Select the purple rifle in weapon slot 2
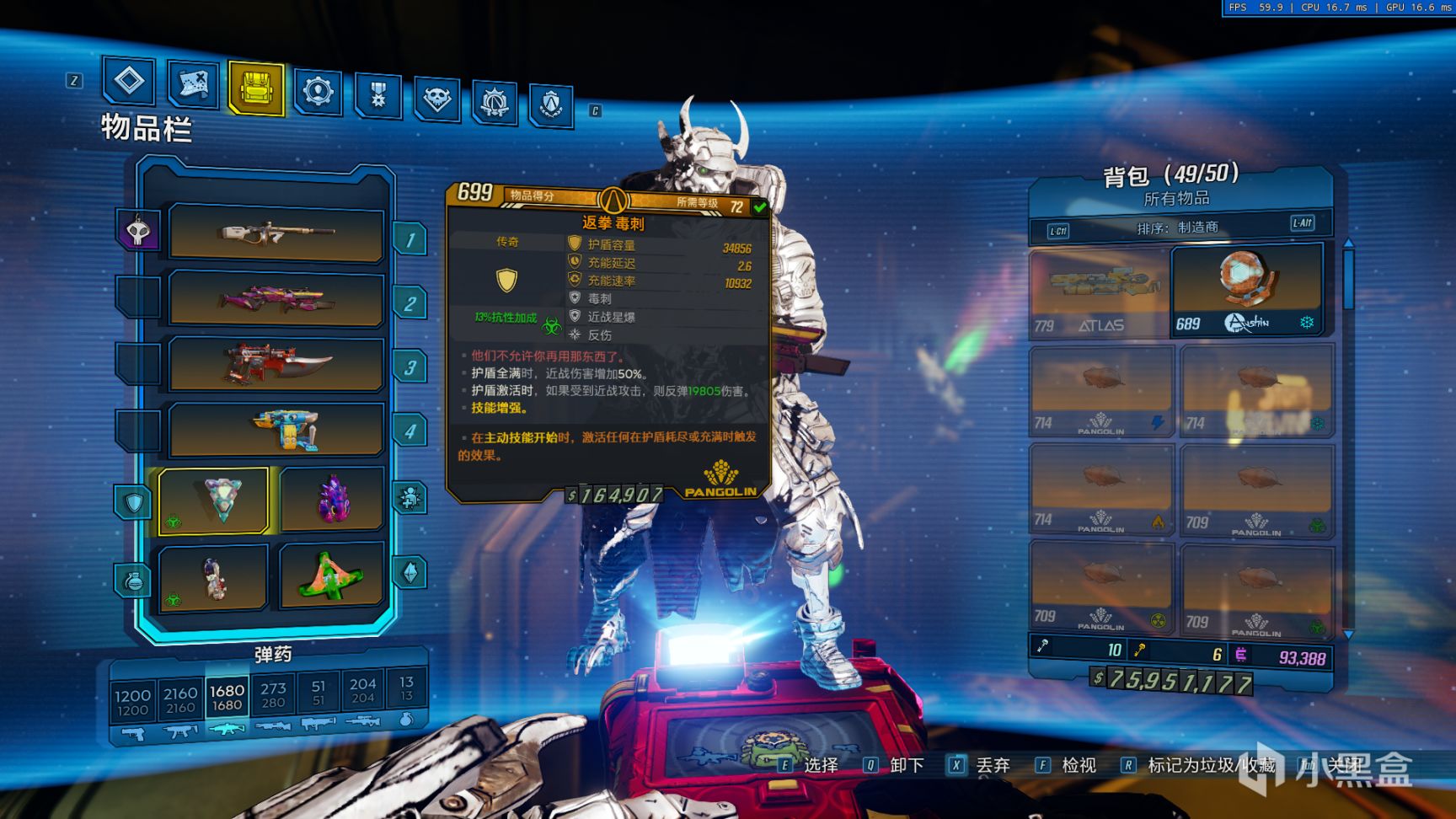 click(x=276, y=297)
